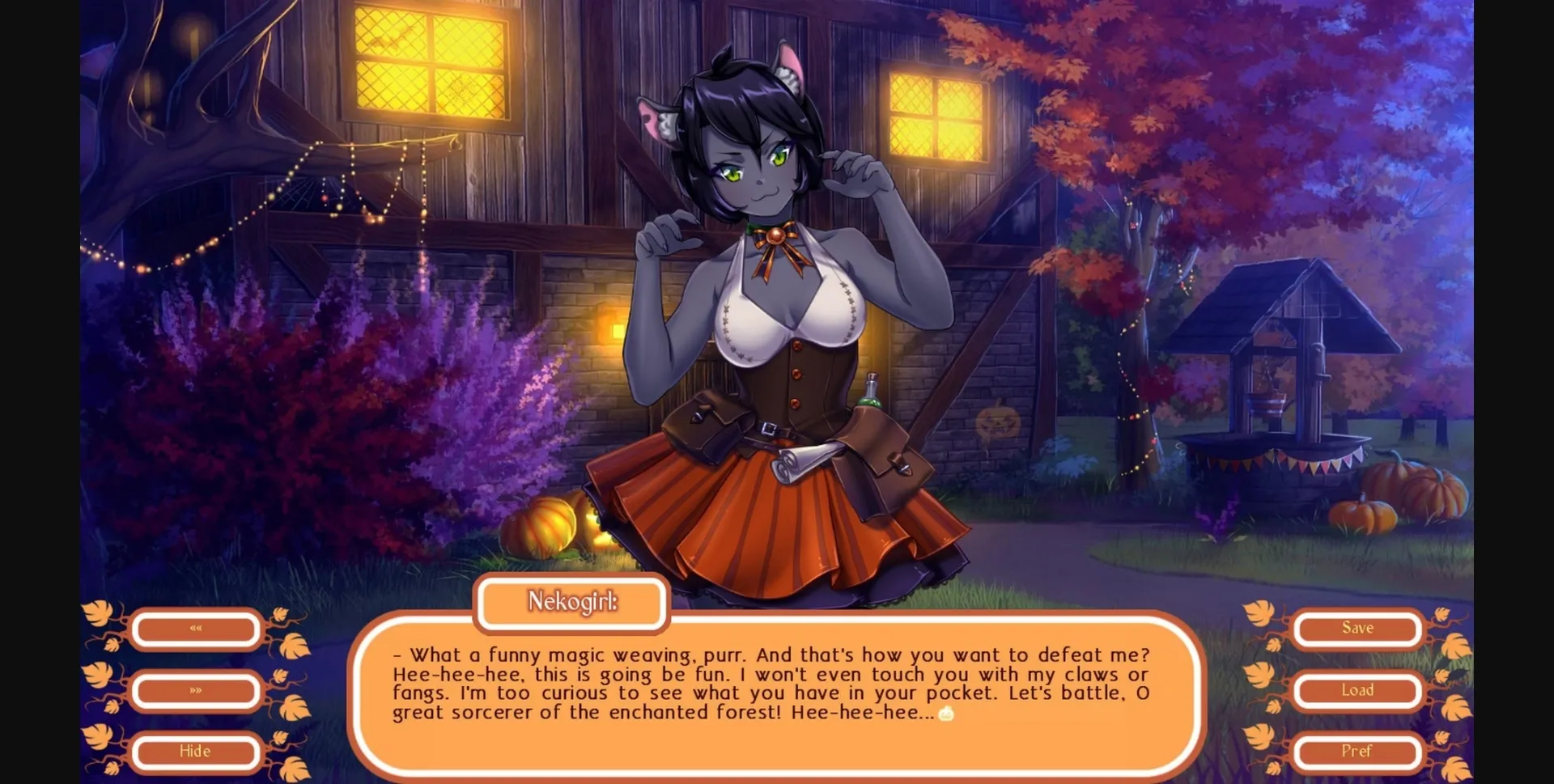Click the small leaf between «« and »» buttons
Image resolution: width=1554 pixels, height=784 pixels.
(112, 646)
